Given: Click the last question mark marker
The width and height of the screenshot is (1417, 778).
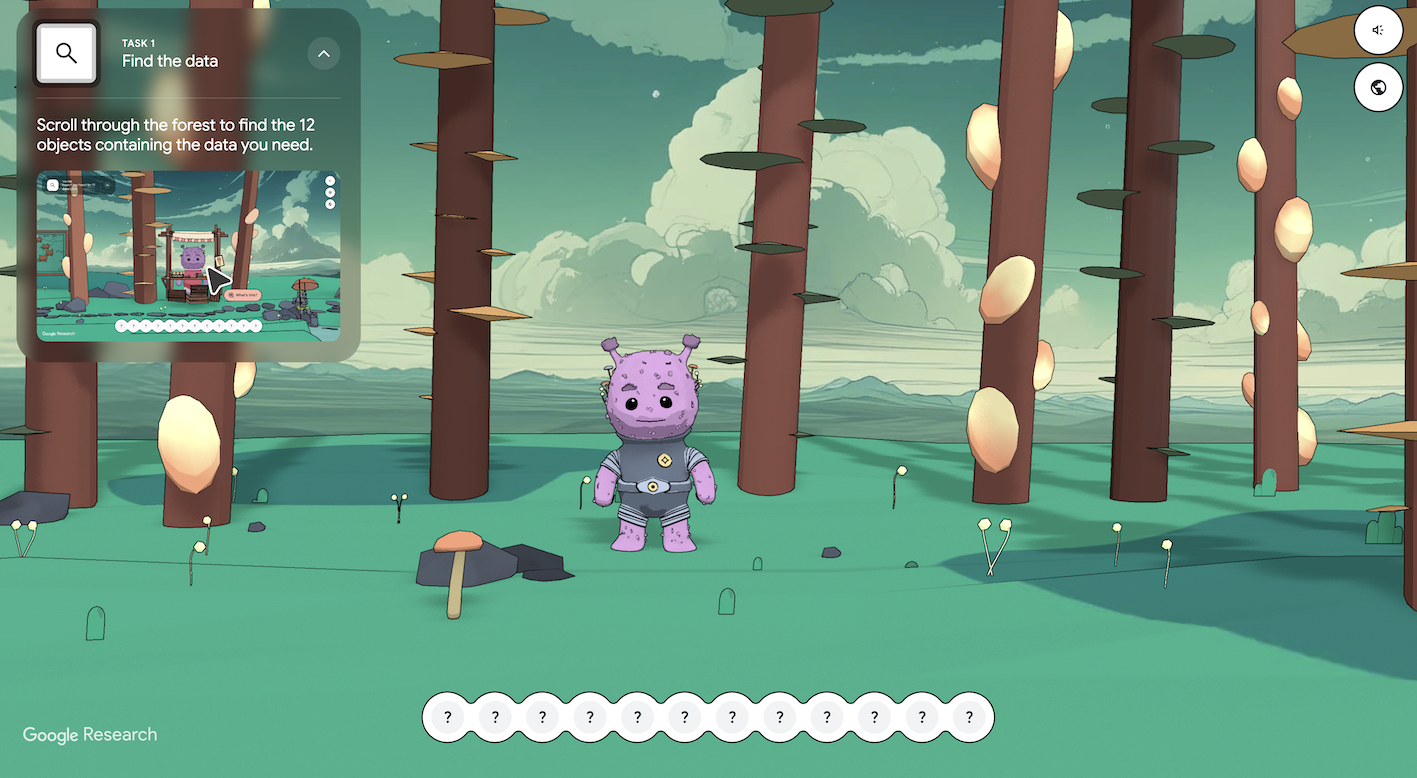Looking at the screenshot, I should pos(968,717).
